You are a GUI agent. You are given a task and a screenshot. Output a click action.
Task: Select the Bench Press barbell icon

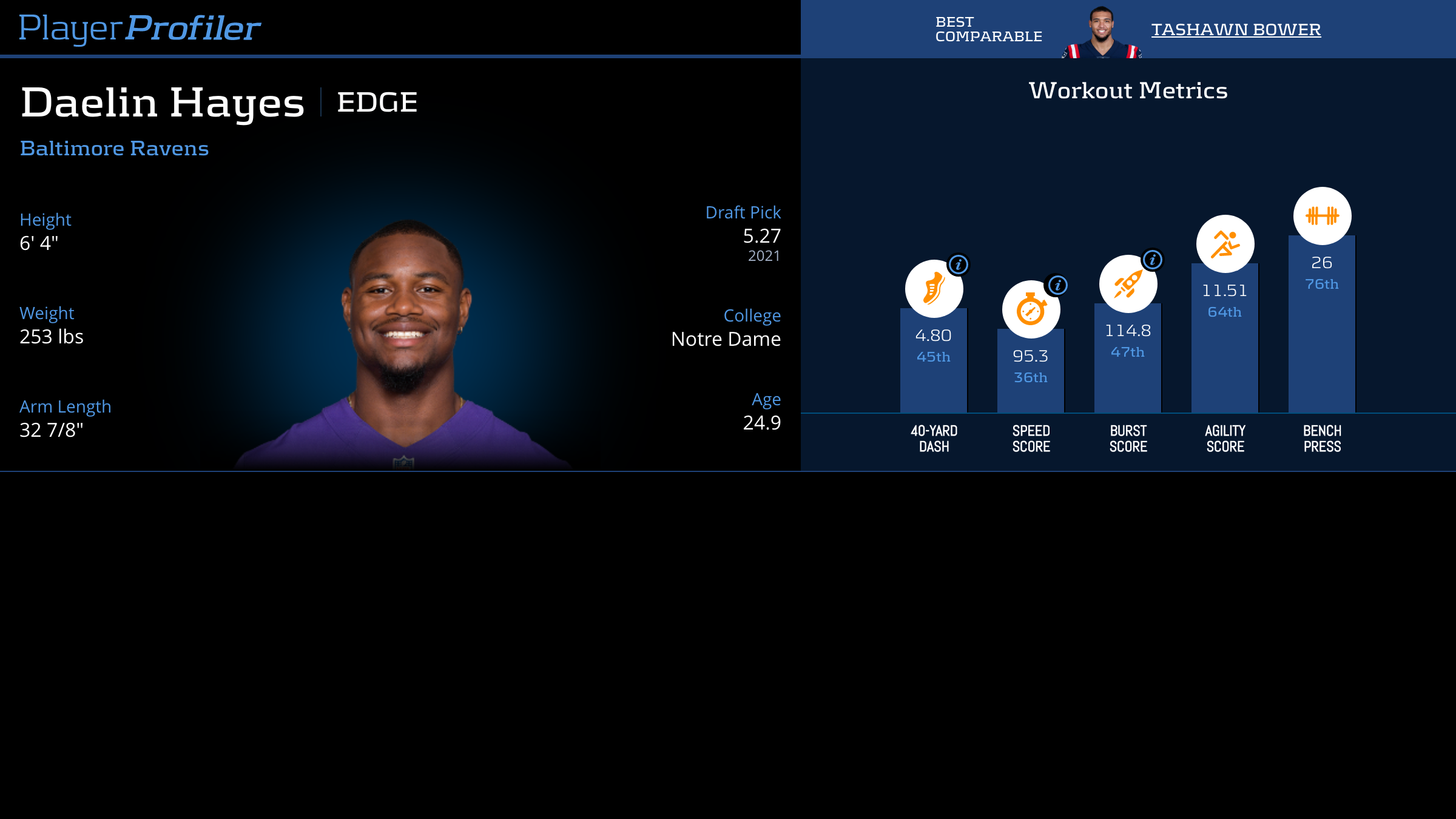(1322, 216)
